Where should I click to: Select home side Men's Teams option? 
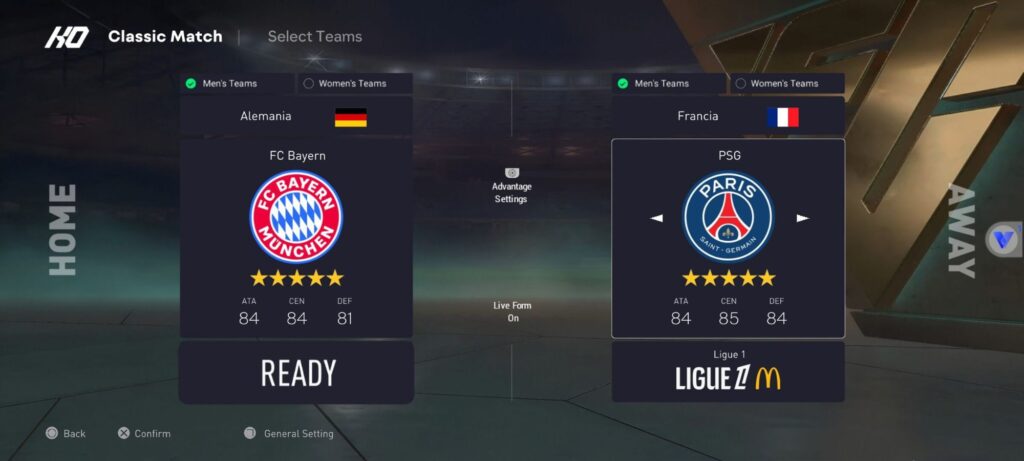click(x=237, y=84)
